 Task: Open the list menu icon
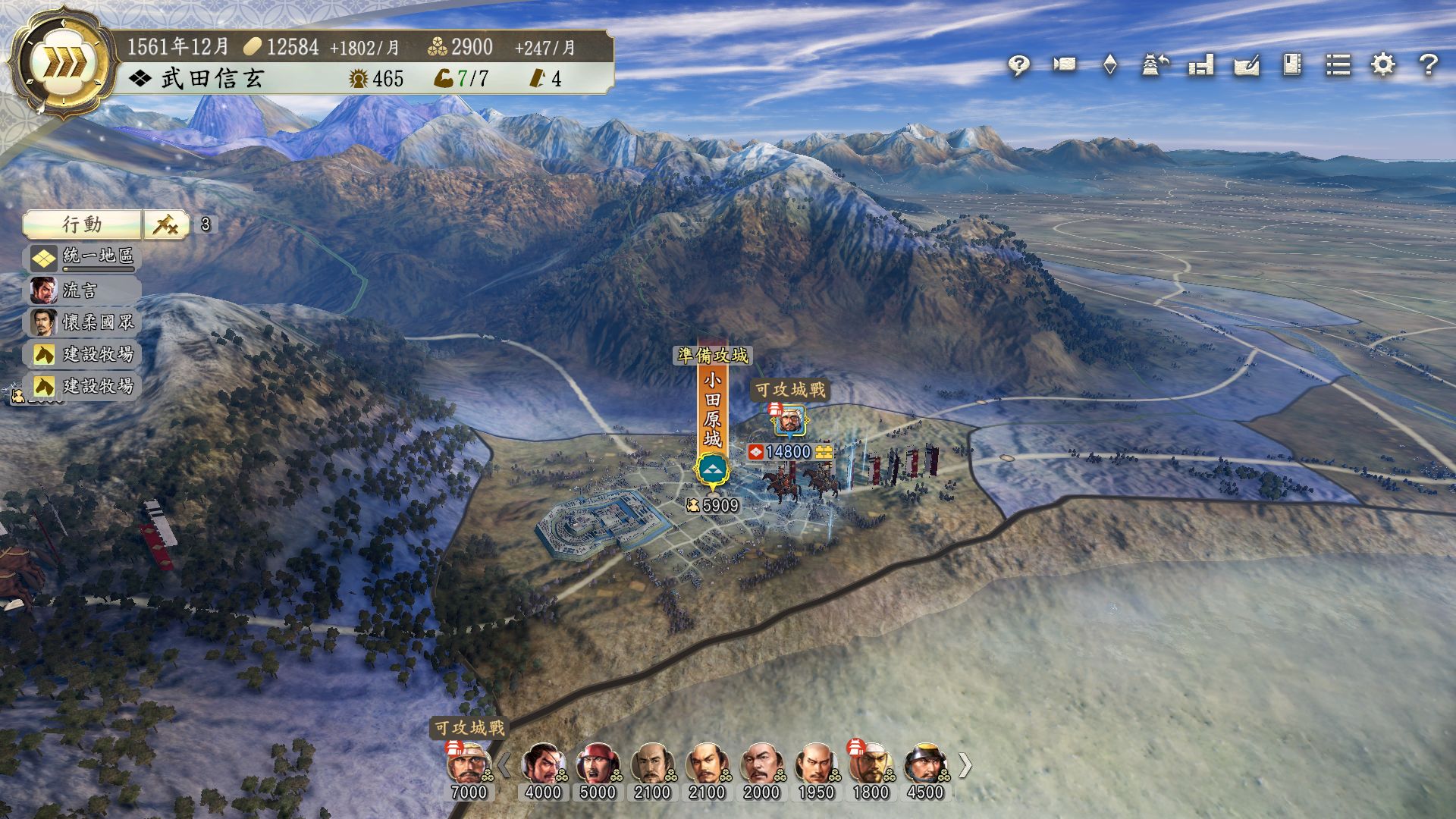[x=1338, y=65]
